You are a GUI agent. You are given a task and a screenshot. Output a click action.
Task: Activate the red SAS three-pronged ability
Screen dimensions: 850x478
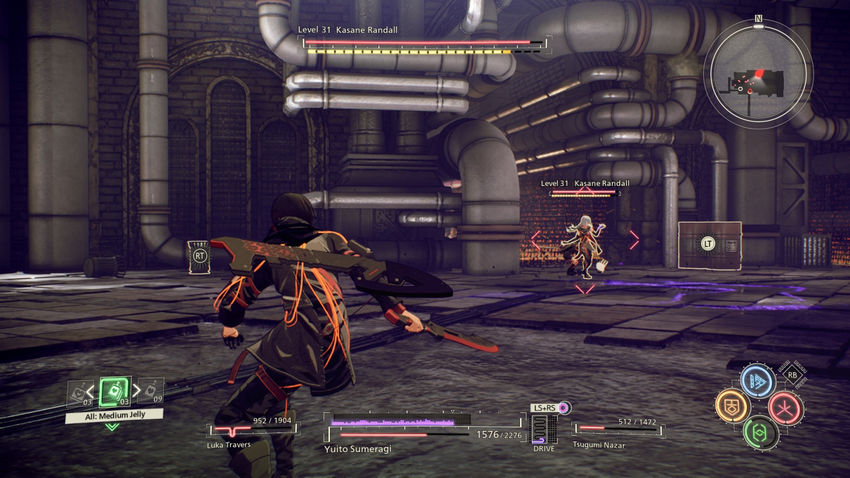(x=785, y=406)
